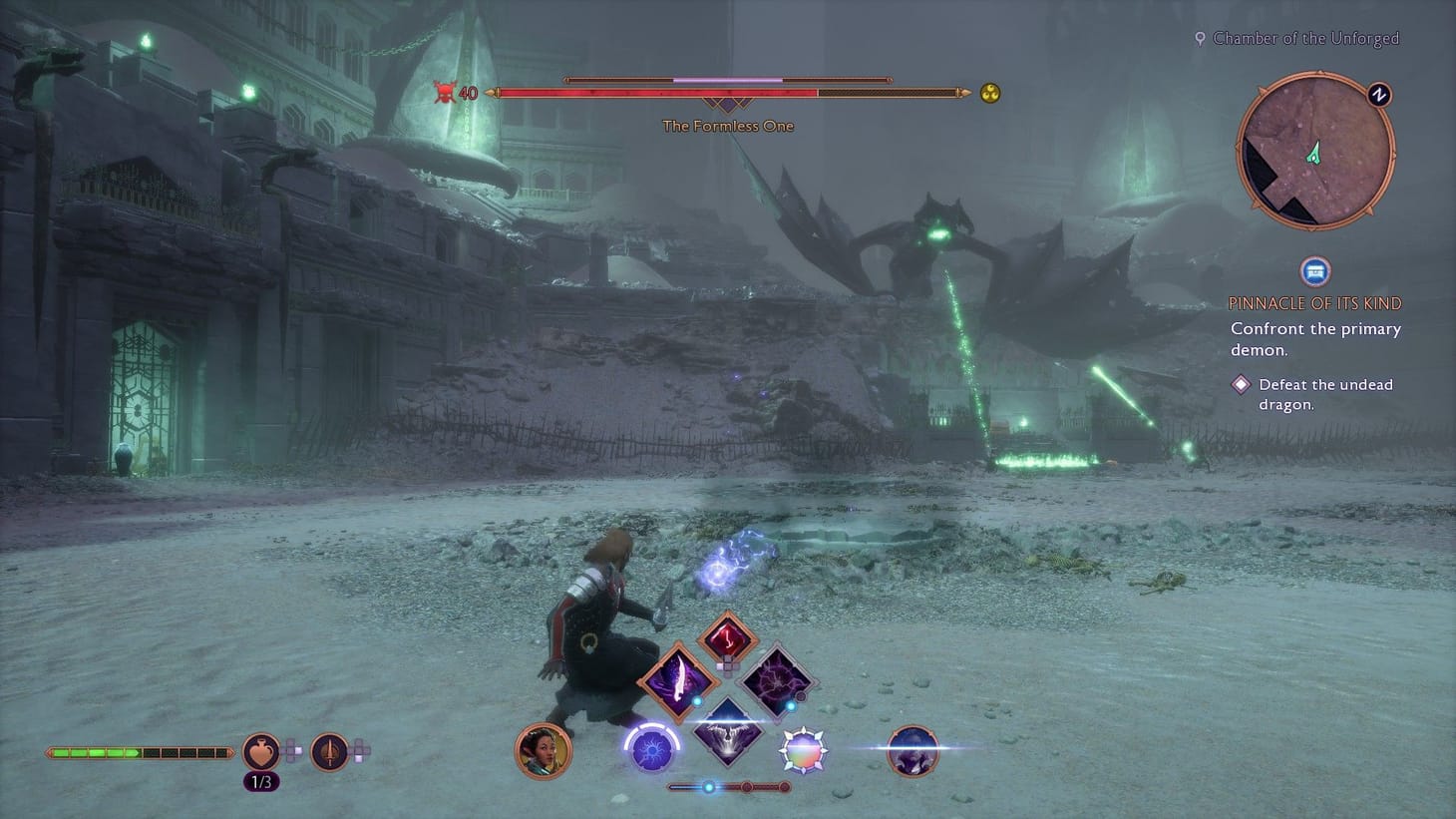Select the diamond marker beside the dragon objective
The width and height of the screenshot is (1456, 819).
(x=1241, y=384)
